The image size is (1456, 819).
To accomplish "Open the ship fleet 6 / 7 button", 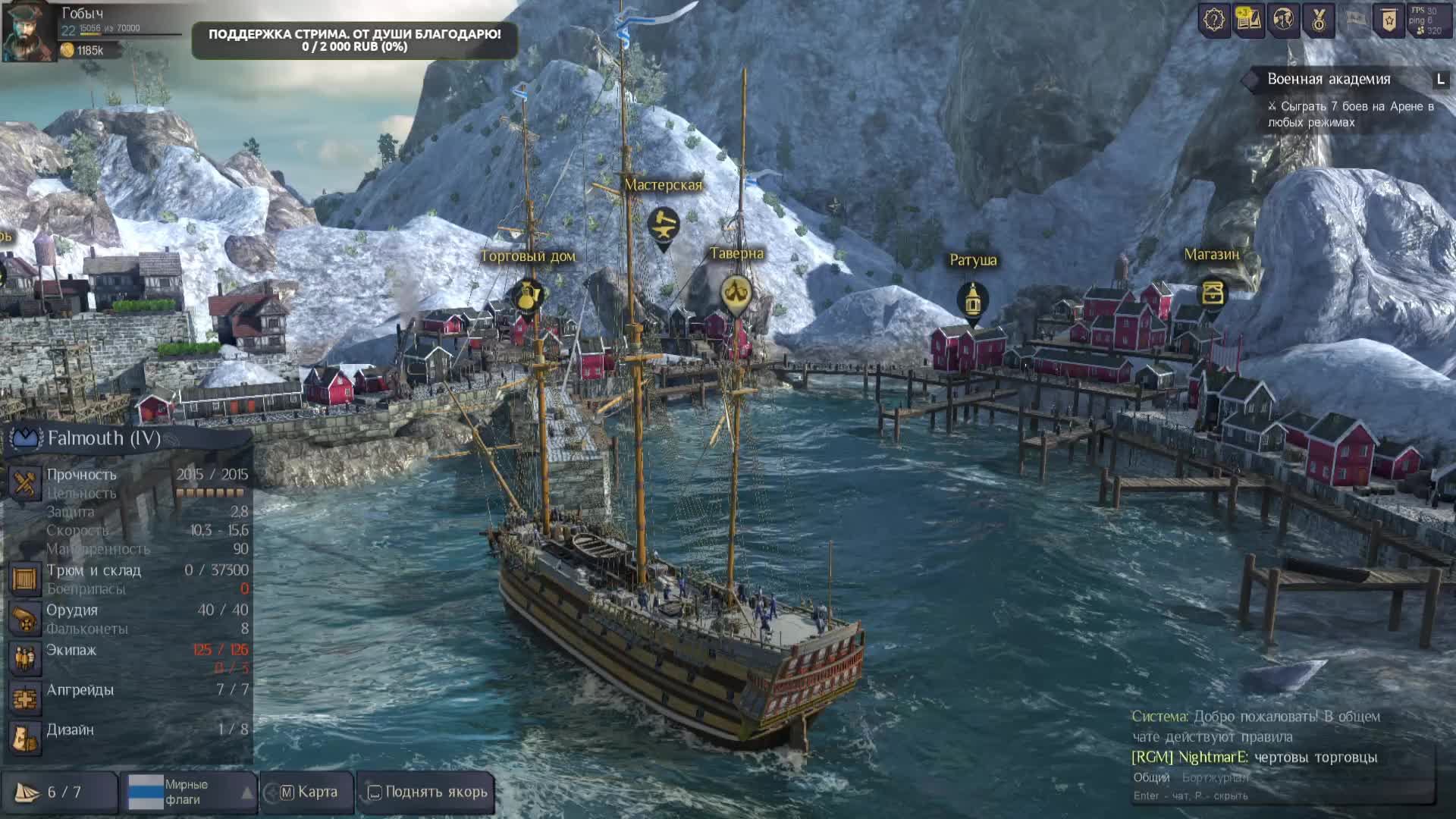I will click(59, 792).
